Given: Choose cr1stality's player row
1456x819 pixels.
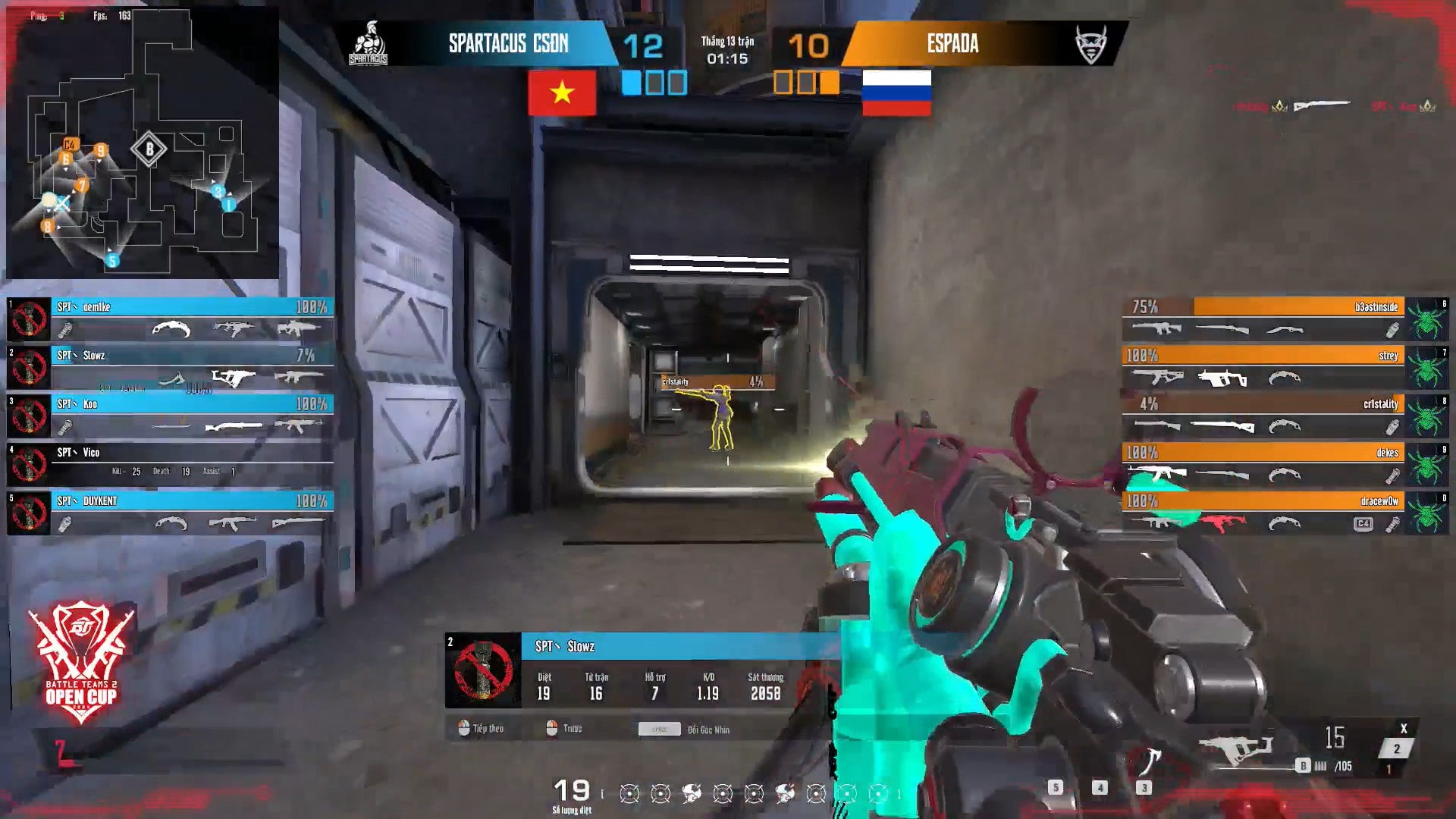Looking at the screenshot, I should tap(1263, 416).
